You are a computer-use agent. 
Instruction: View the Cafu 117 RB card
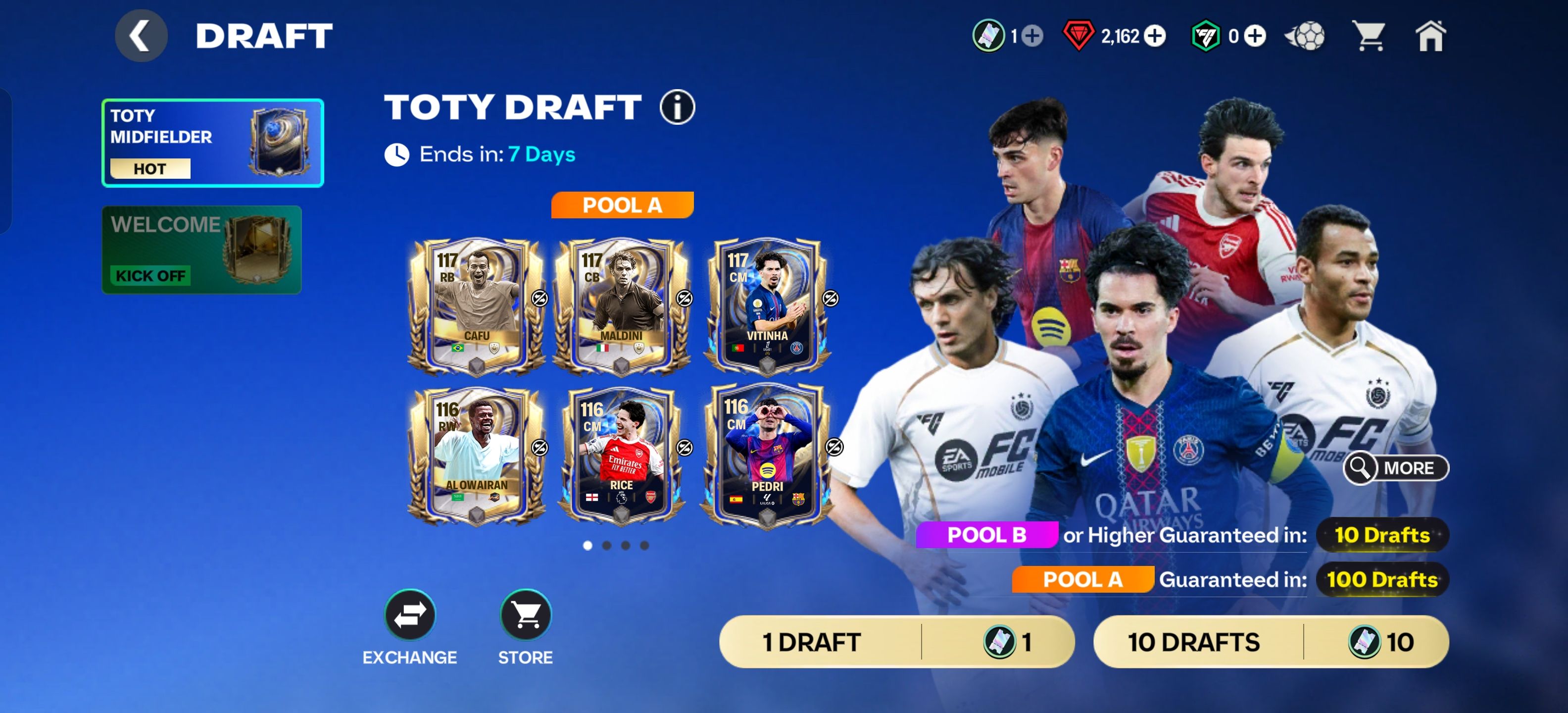tap(476, 306)
